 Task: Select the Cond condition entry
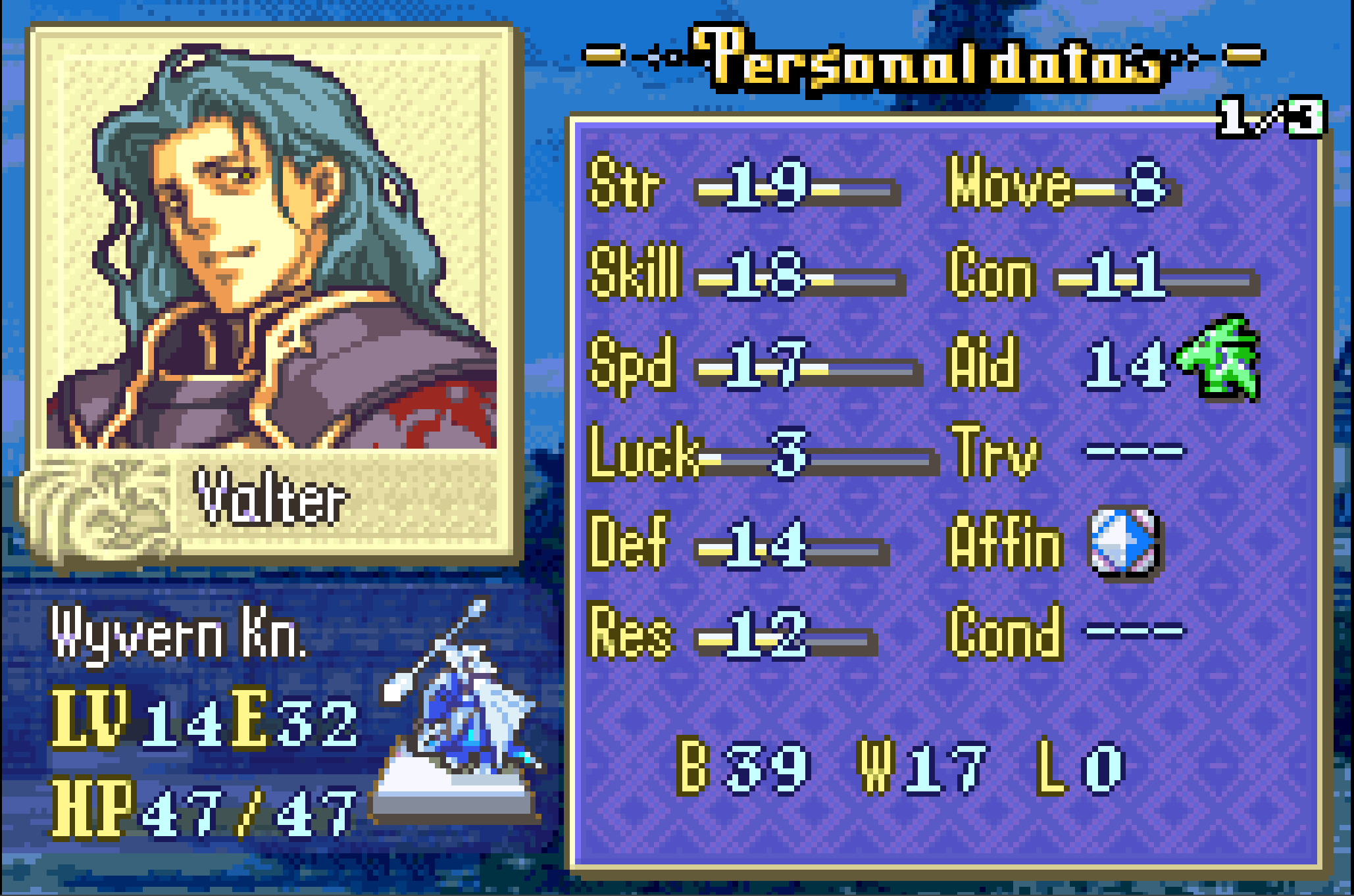pyautogui.click(x=1066, y=632)
